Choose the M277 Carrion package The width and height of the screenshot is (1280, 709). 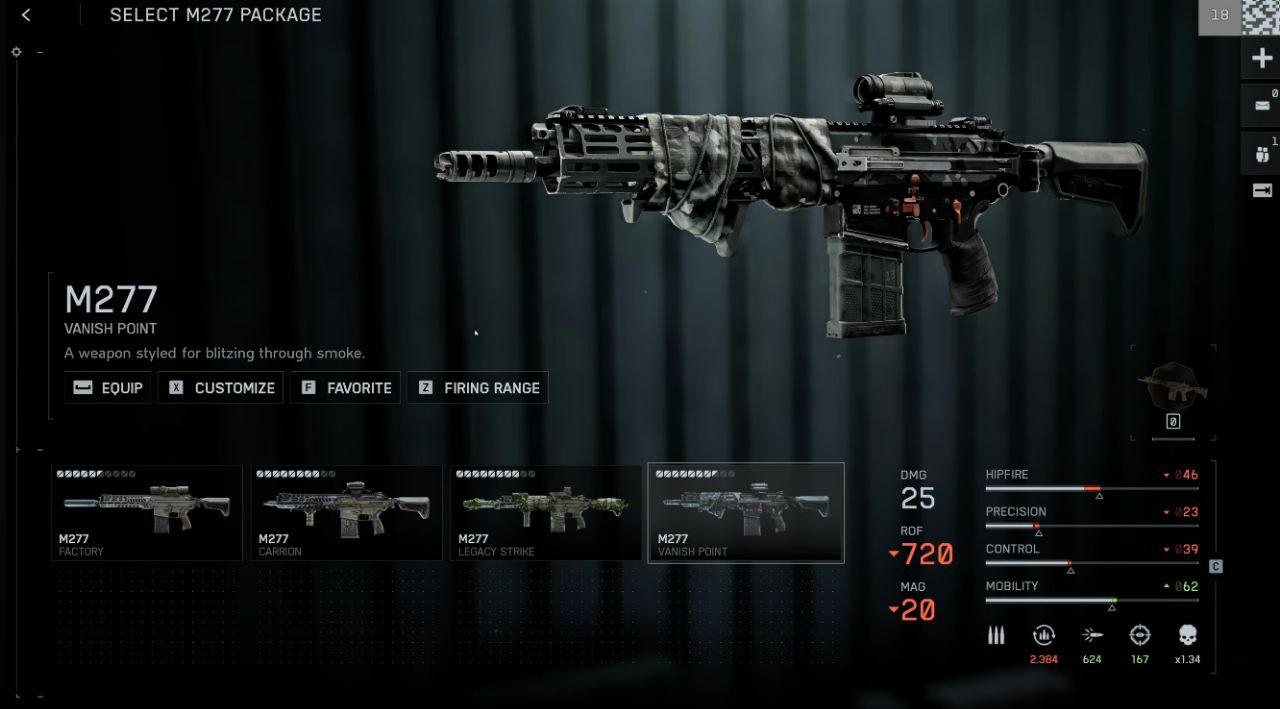click(x=346, y=512)
